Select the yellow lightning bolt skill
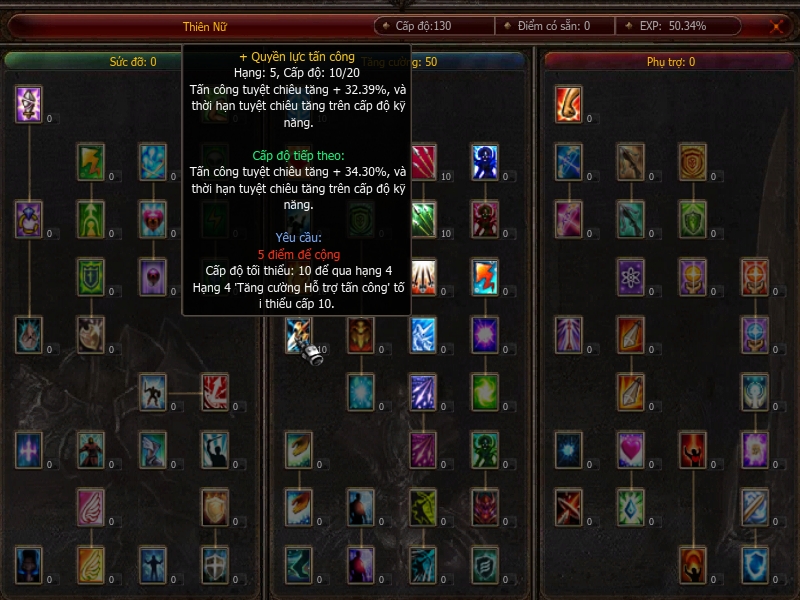 tap(91, 161)
